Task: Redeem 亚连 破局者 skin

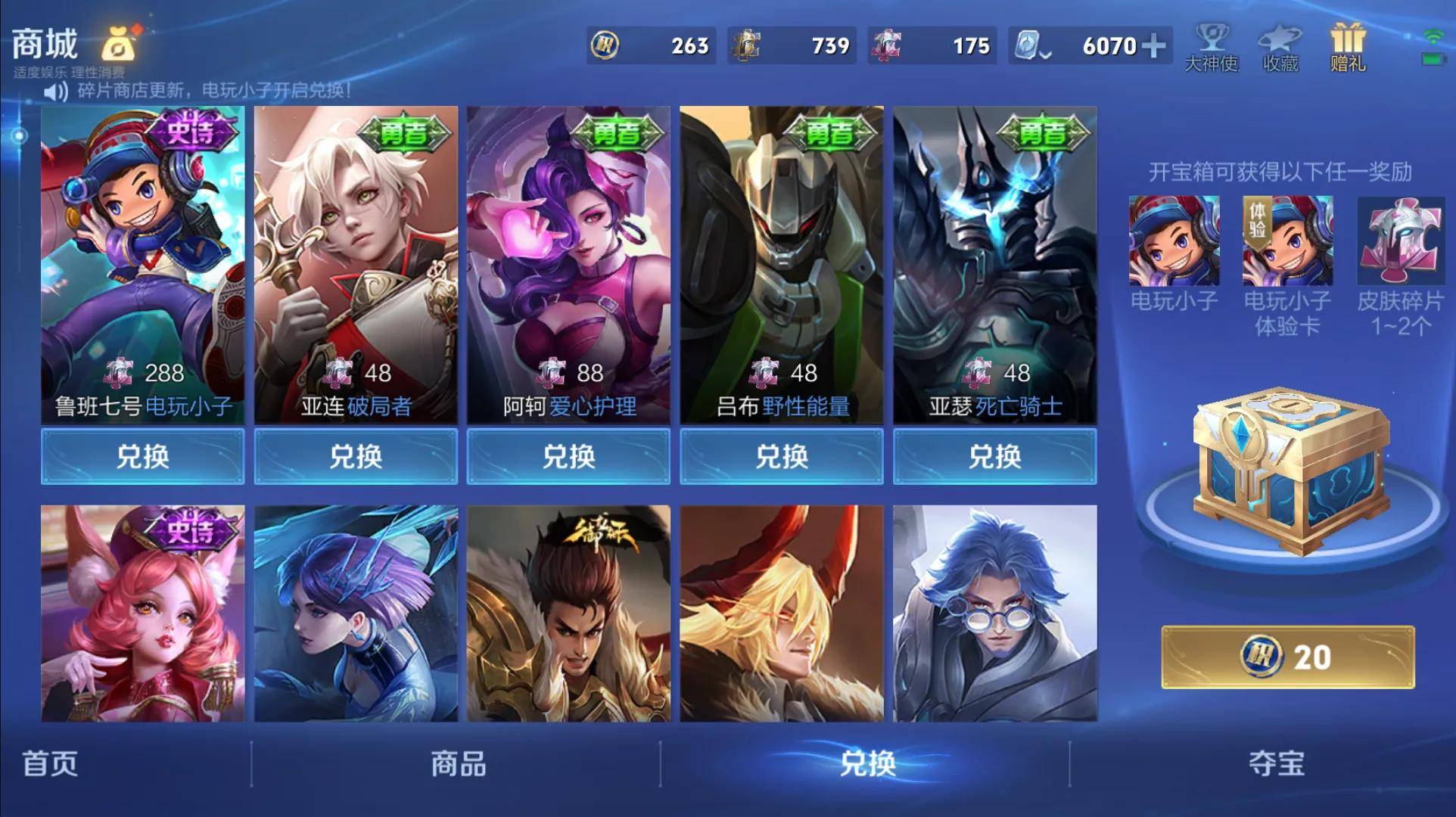Action: pos(356,456)
